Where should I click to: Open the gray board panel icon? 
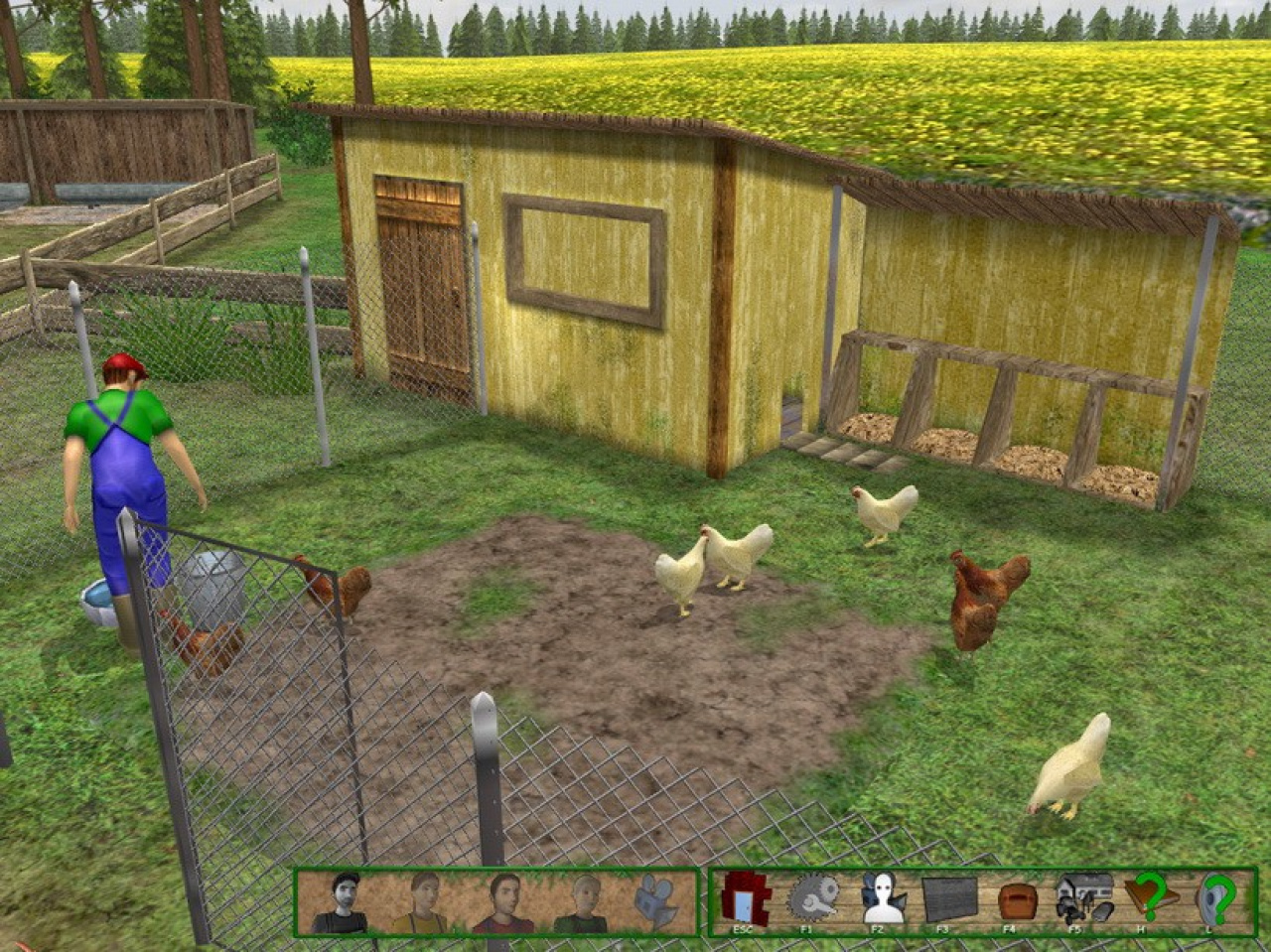pyautogui.click(x=949, y=899)
